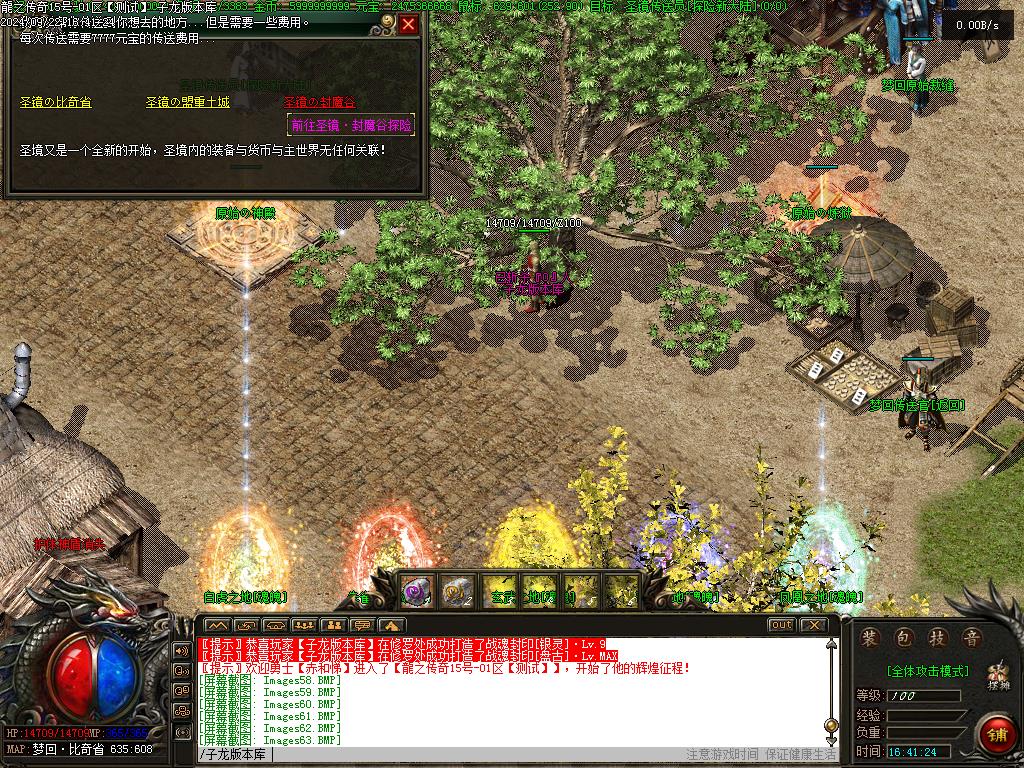Image resolution: width=1024 pixels, height=768 pixels.
Task: Open the 包 bag inventory
Action: pyautogui.click(x=904, y=637)
